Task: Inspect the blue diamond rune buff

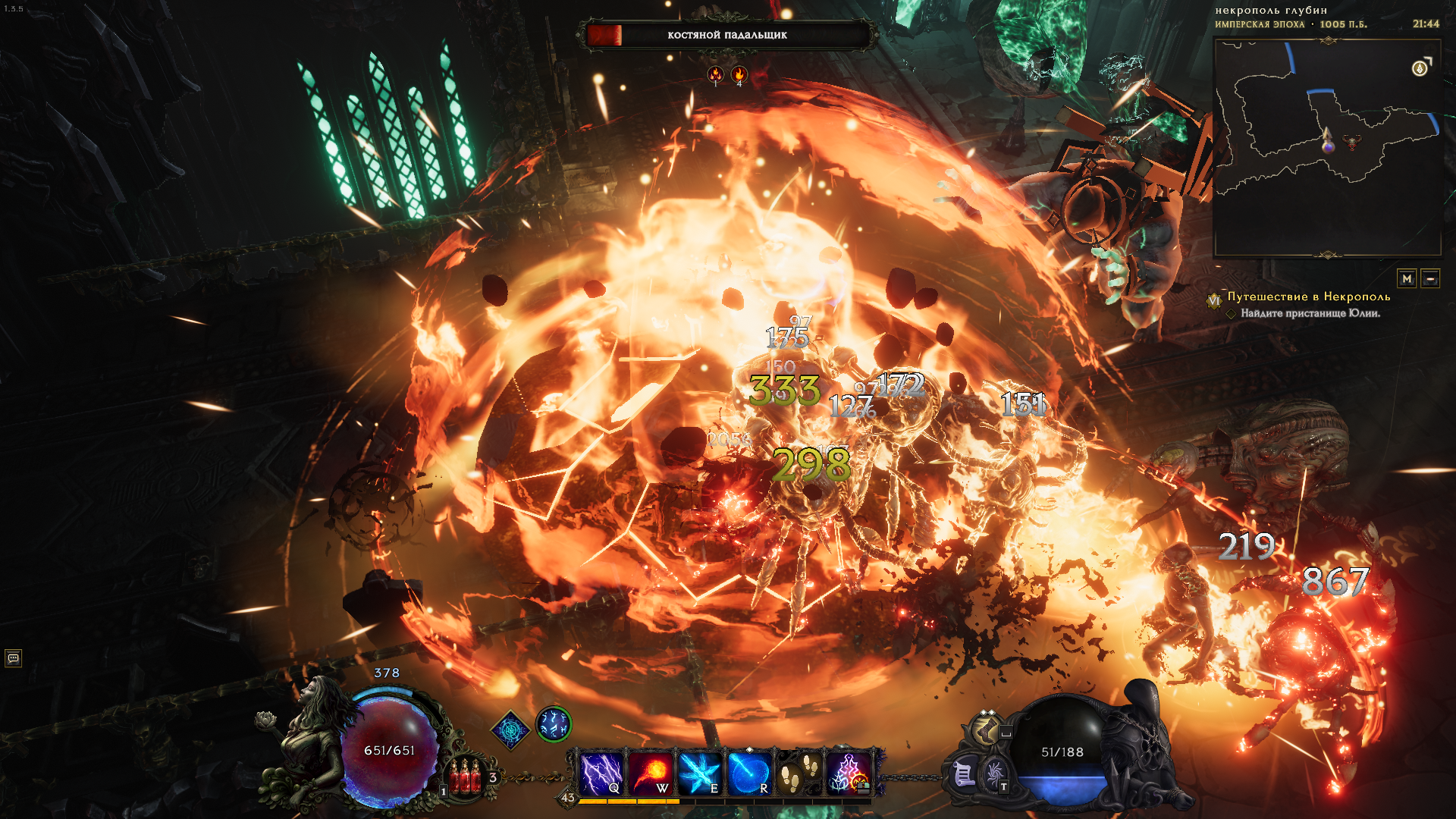Action: tap(510, 730)
